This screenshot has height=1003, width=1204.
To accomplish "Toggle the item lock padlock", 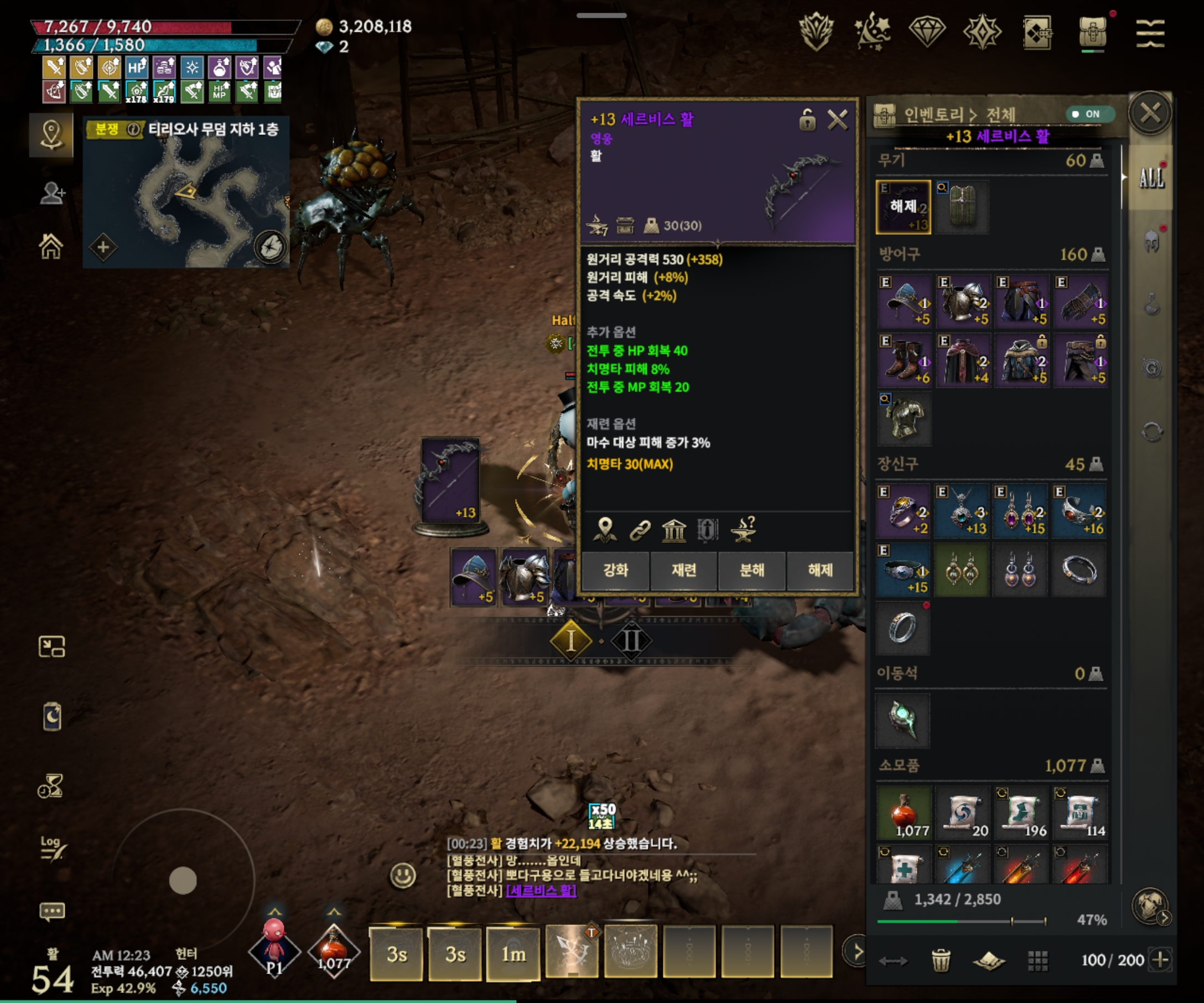I will 807,121.
